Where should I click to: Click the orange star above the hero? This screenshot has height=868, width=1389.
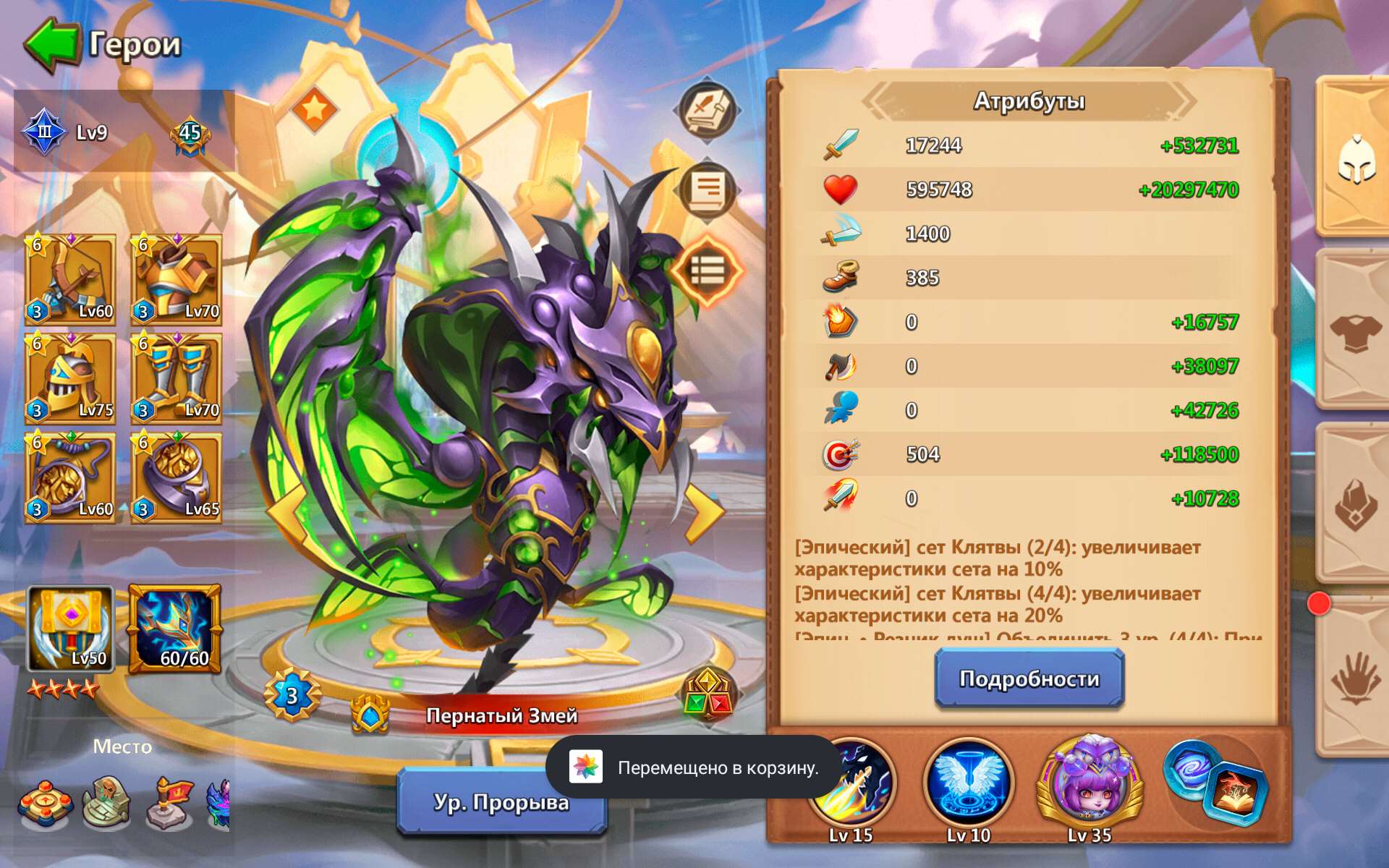coord(314,111)
